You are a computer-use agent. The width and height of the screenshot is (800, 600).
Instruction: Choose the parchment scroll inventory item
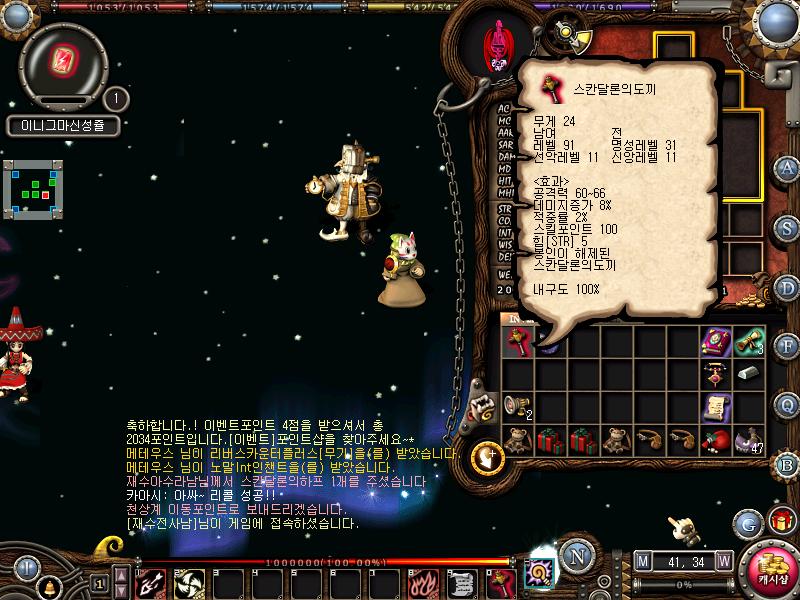(714, 405)
